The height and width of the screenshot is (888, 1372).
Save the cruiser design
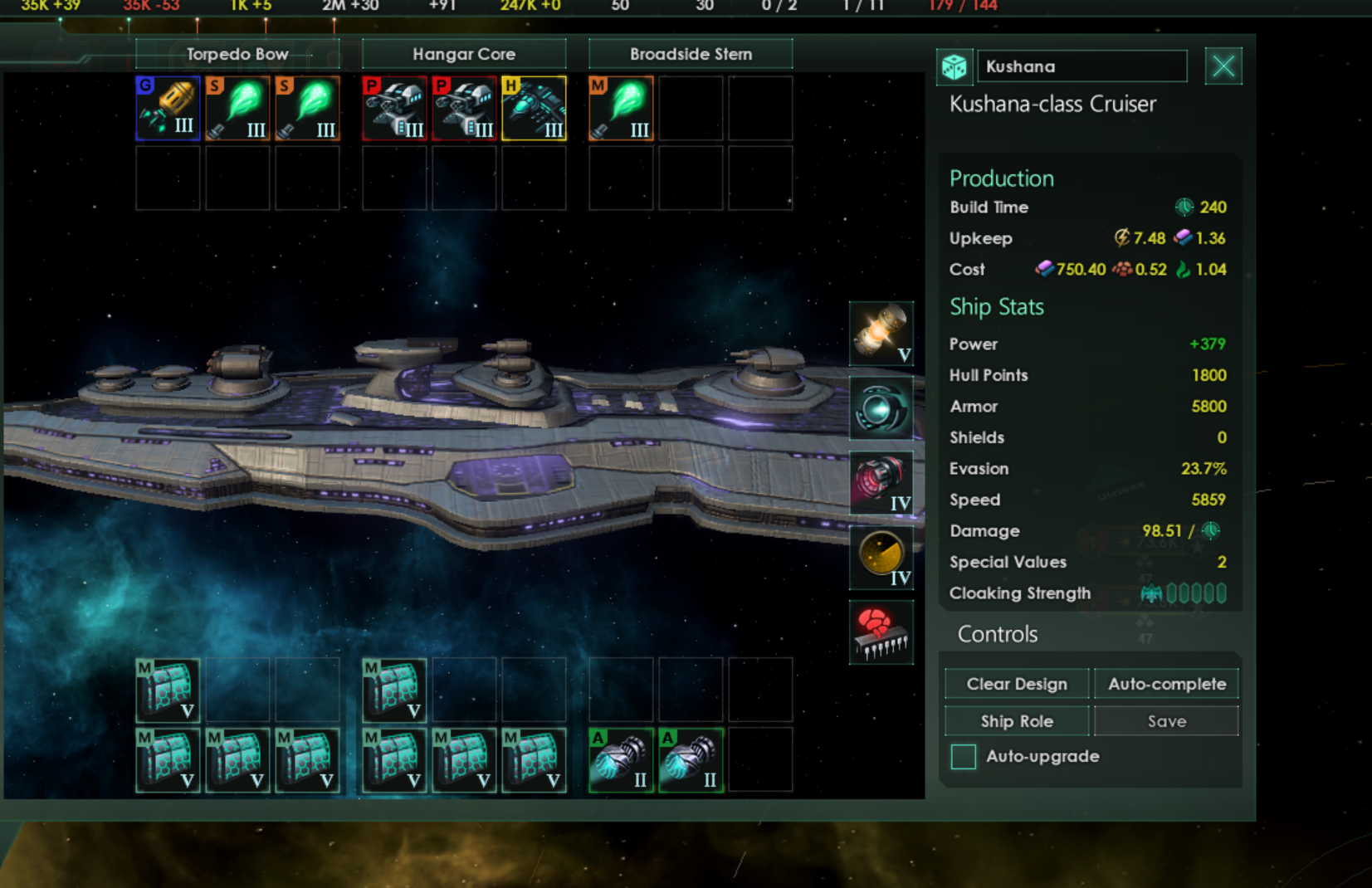pos(1166,721)
